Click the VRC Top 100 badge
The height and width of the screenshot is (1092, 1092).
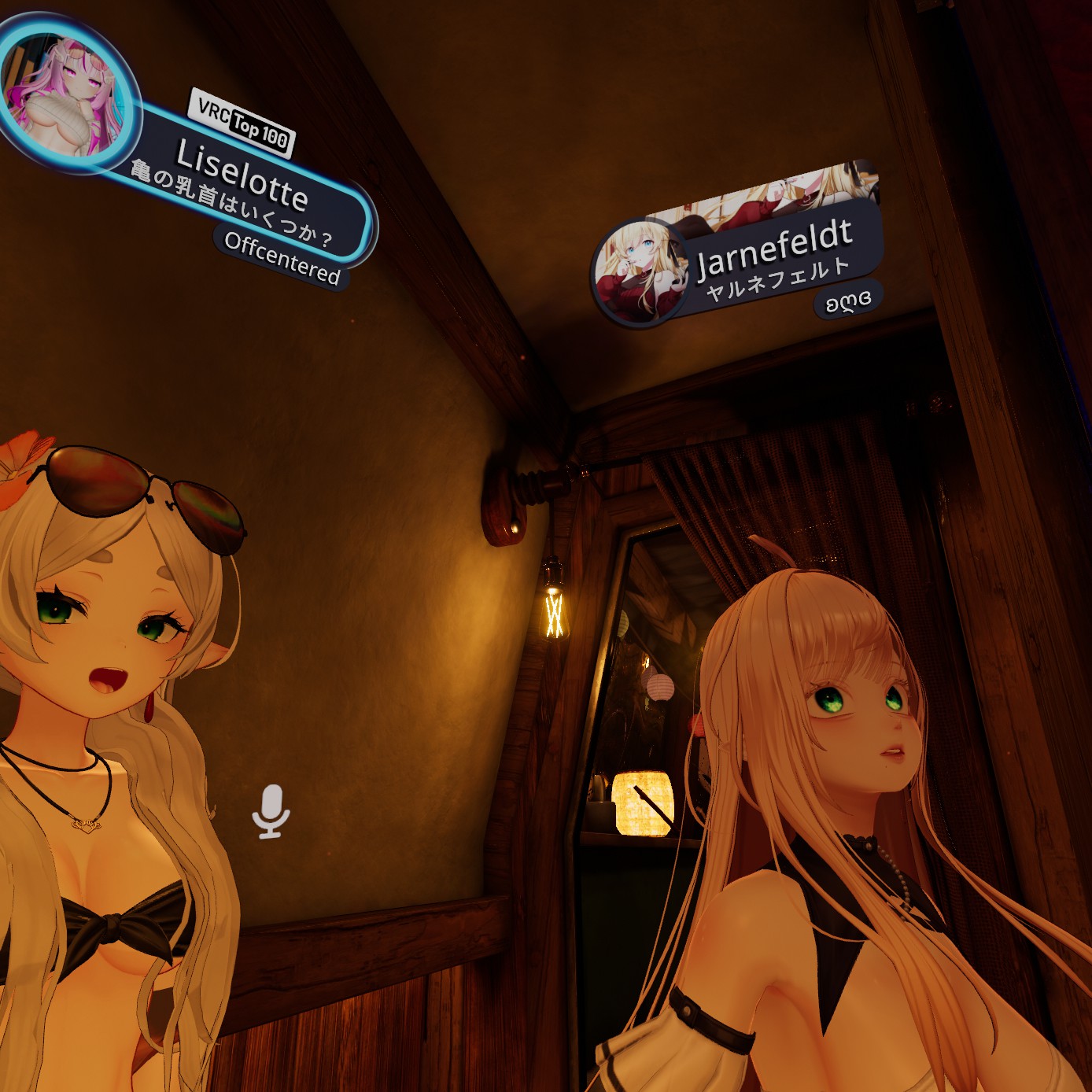tap(242, 124)
